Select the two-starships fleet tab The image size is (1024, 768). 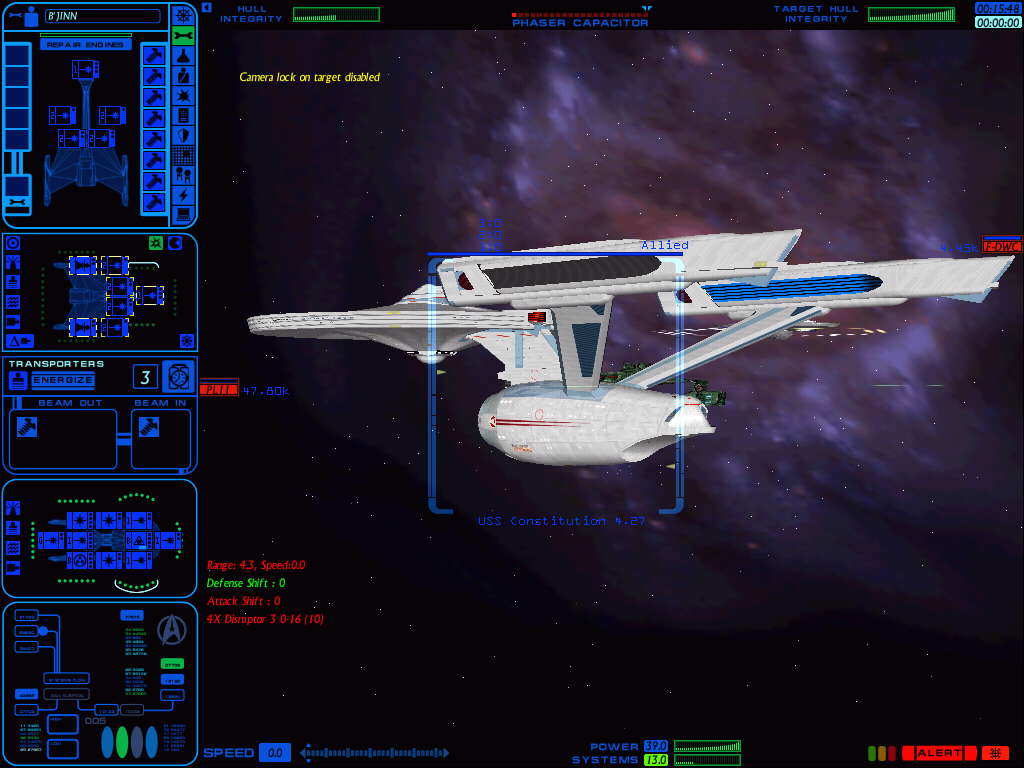(x=183, y=175)
